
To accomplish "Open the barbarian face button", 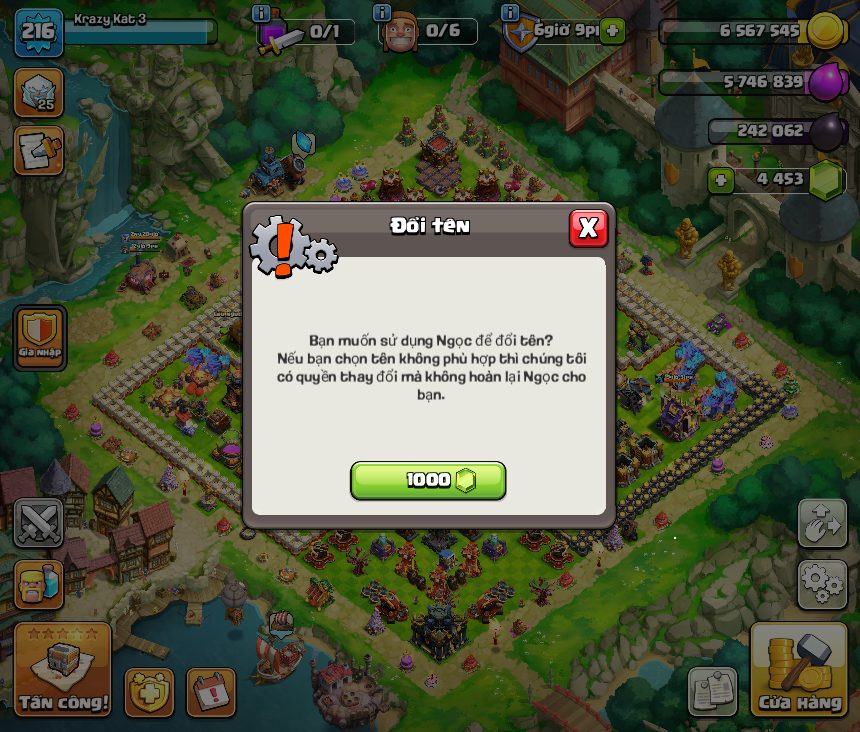I will click(x=39, y=584).
